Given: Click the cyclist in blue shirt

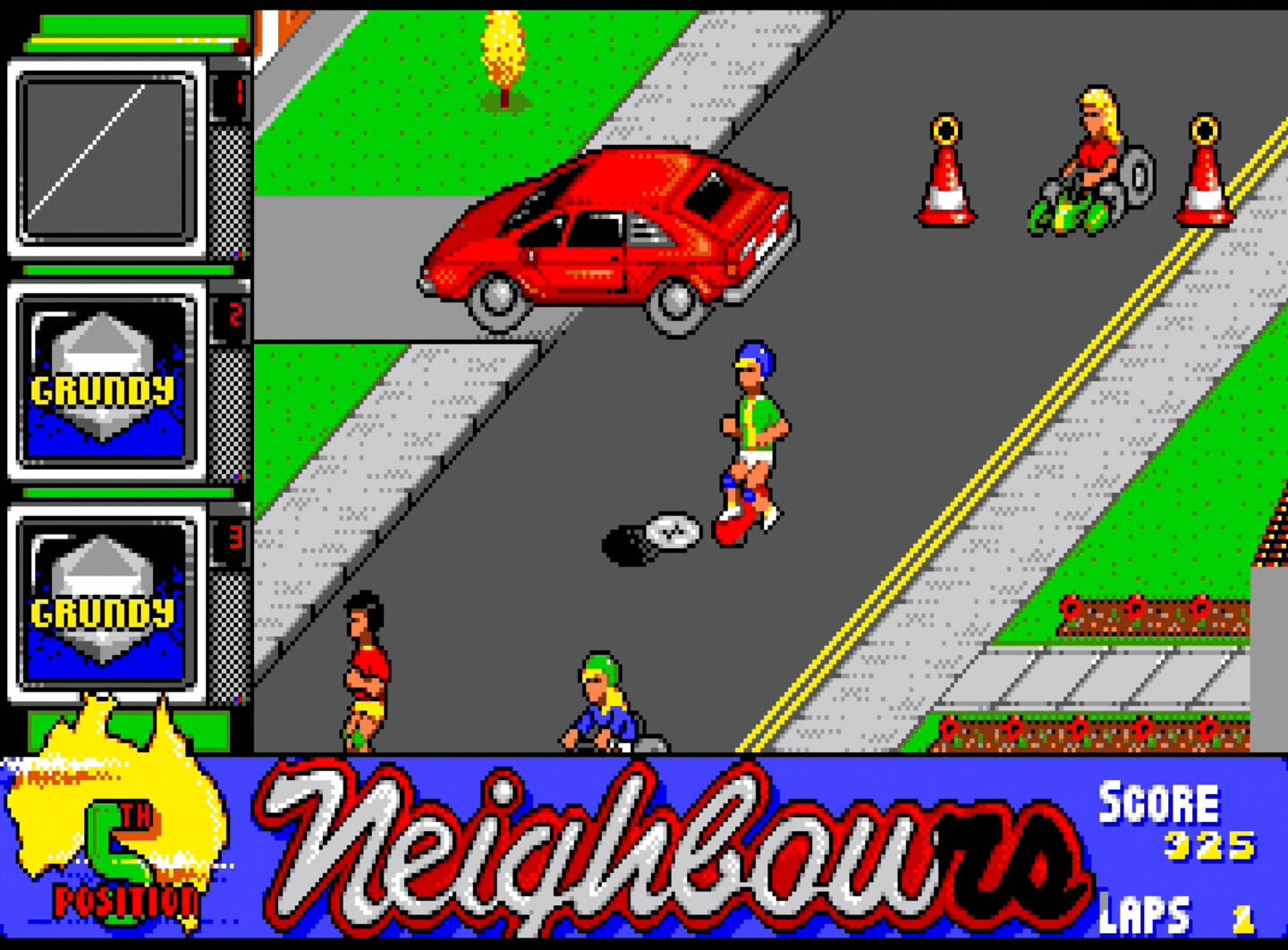Looking at the screenshot, I should click(x=604, y=702).
